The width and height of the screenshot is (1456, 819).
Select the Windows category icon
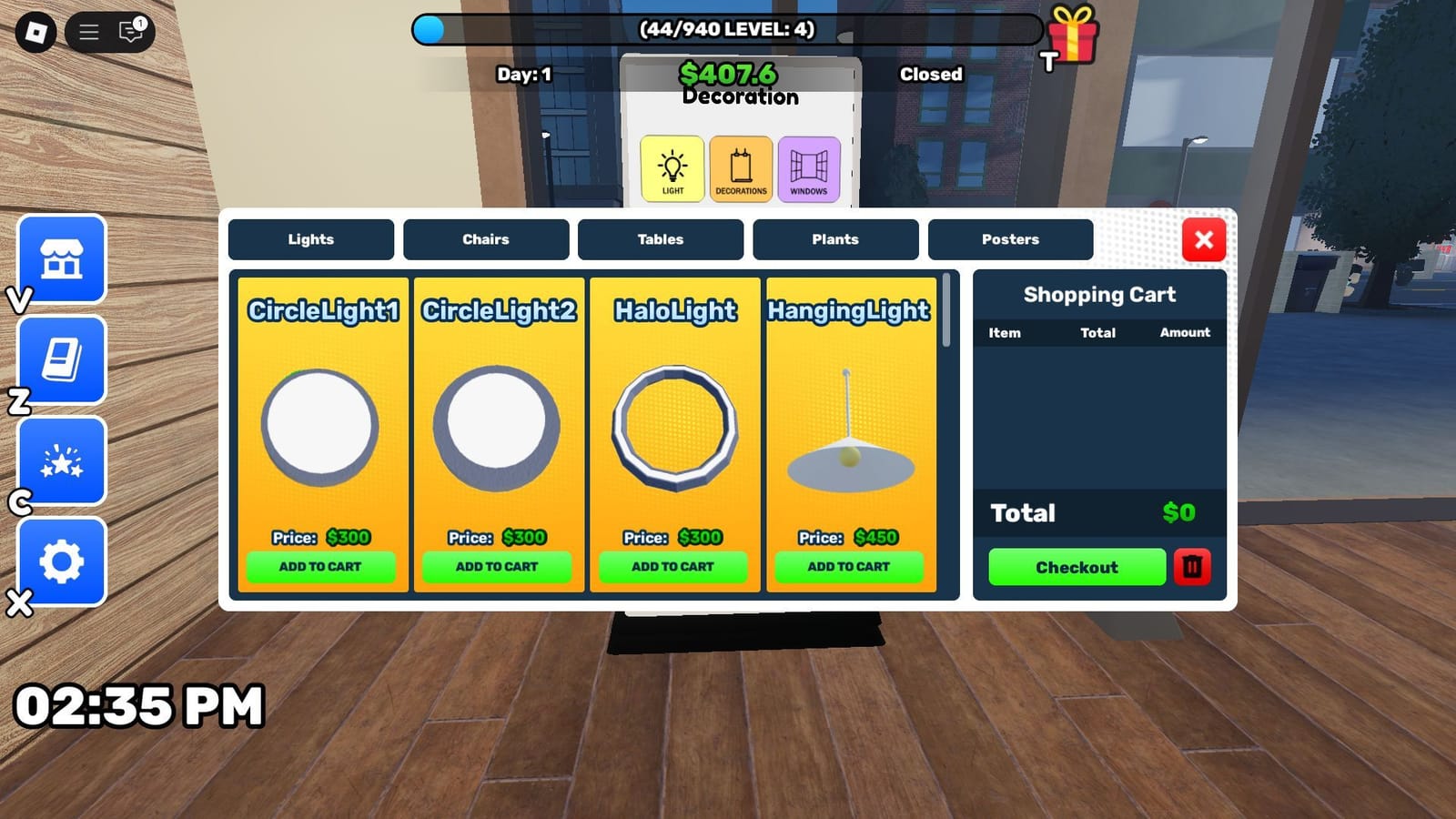coord(809,169)
